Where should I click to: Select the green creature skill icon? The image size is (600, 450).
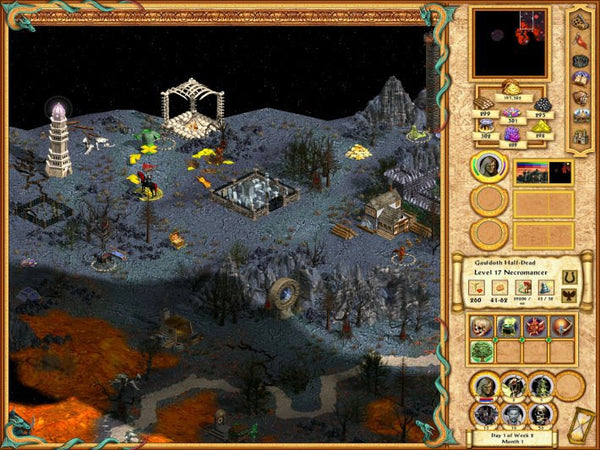pyautogui.click(x=510, y=327)
